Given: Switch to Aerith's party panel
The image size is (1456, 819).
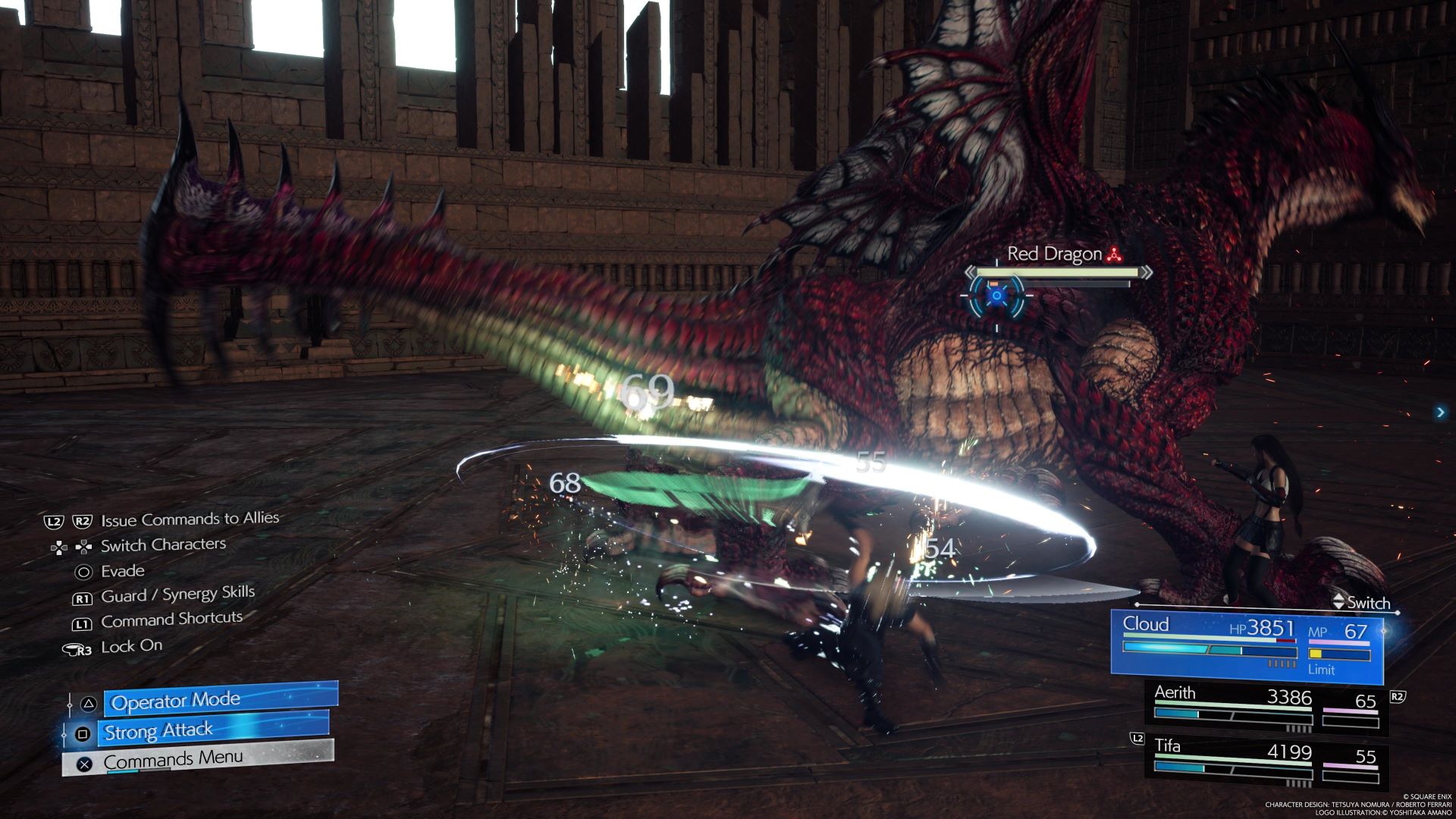Looking at the screenshot, I should tap(1266, 708).
